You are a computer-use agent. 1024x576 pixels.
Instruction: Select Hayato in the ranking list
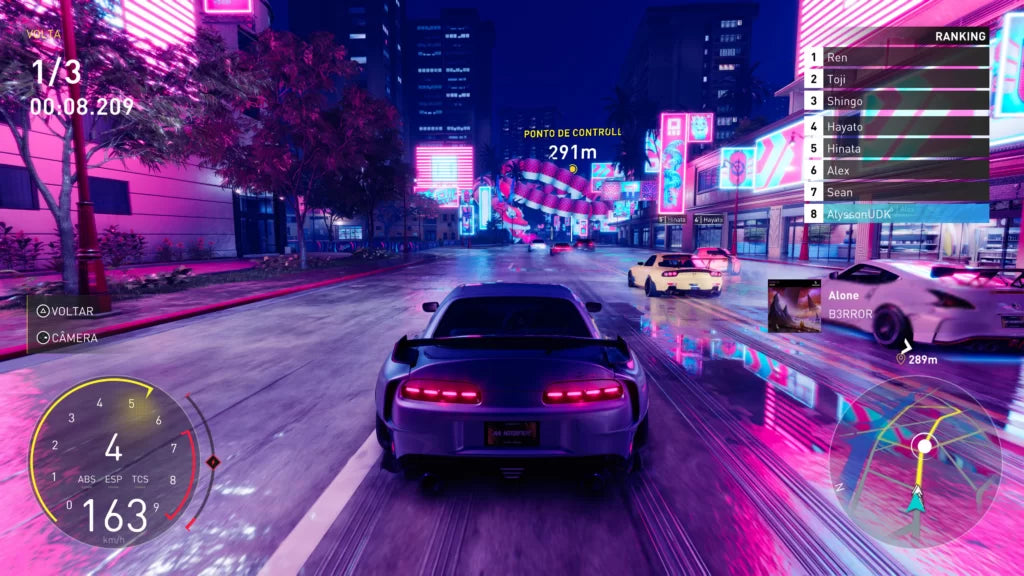897,127
